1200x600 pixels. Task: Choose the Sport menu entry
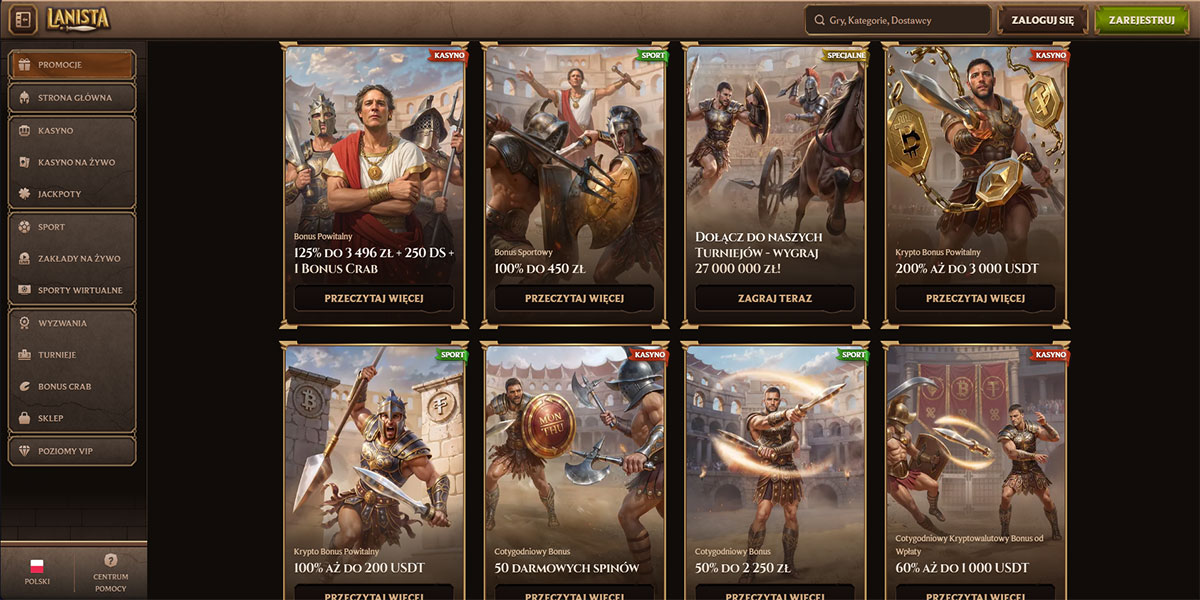coord(71,227)
